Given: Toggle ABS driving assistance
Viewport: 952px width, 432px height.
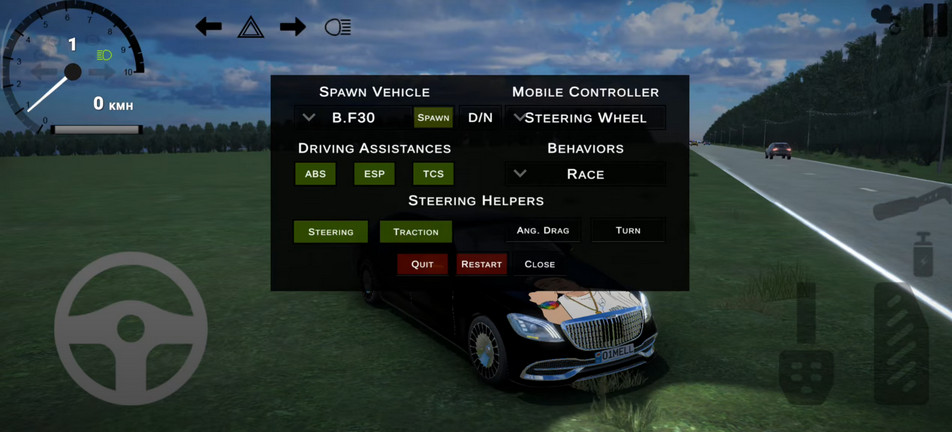Looking at the screenshot, I should (315, 174).
